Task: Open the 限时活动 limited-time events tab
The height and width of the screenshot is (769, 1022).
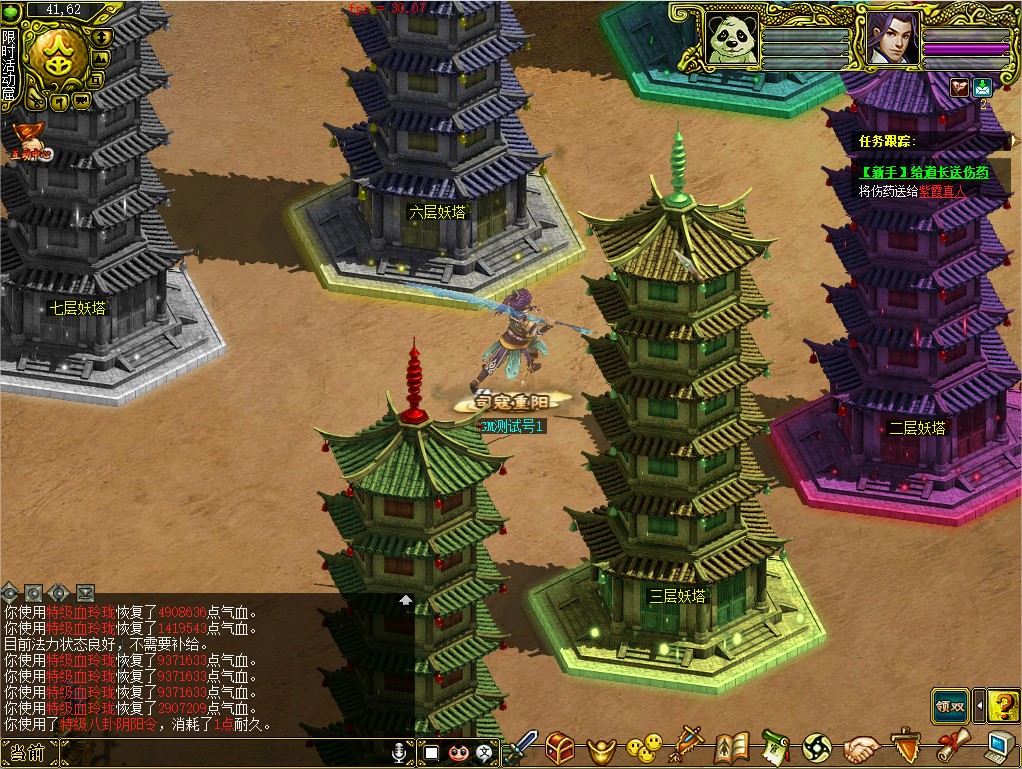Action: coord(9,66)
